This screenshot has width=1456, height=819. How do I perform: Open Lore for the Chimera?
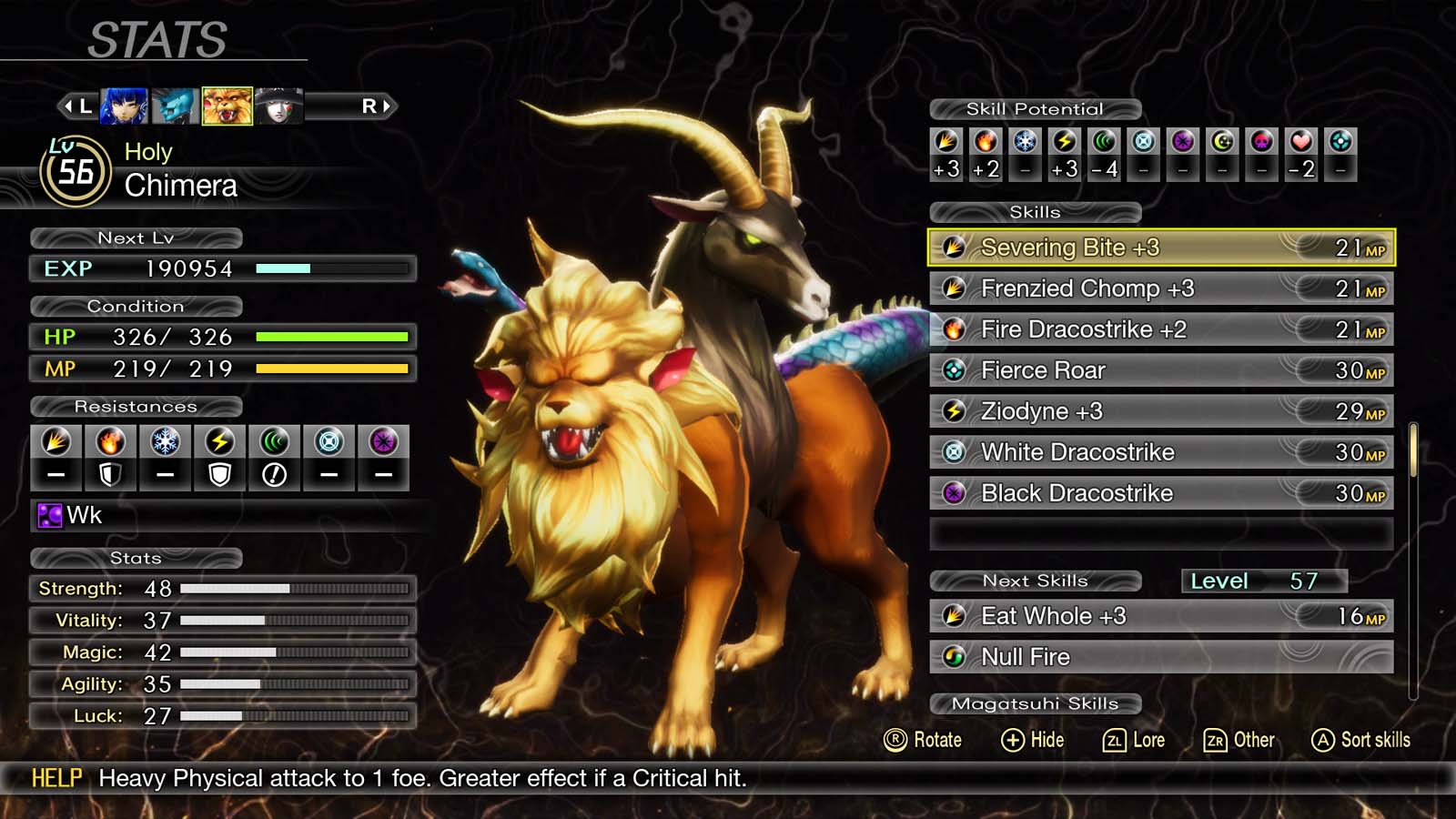[x=1136, y=740]
